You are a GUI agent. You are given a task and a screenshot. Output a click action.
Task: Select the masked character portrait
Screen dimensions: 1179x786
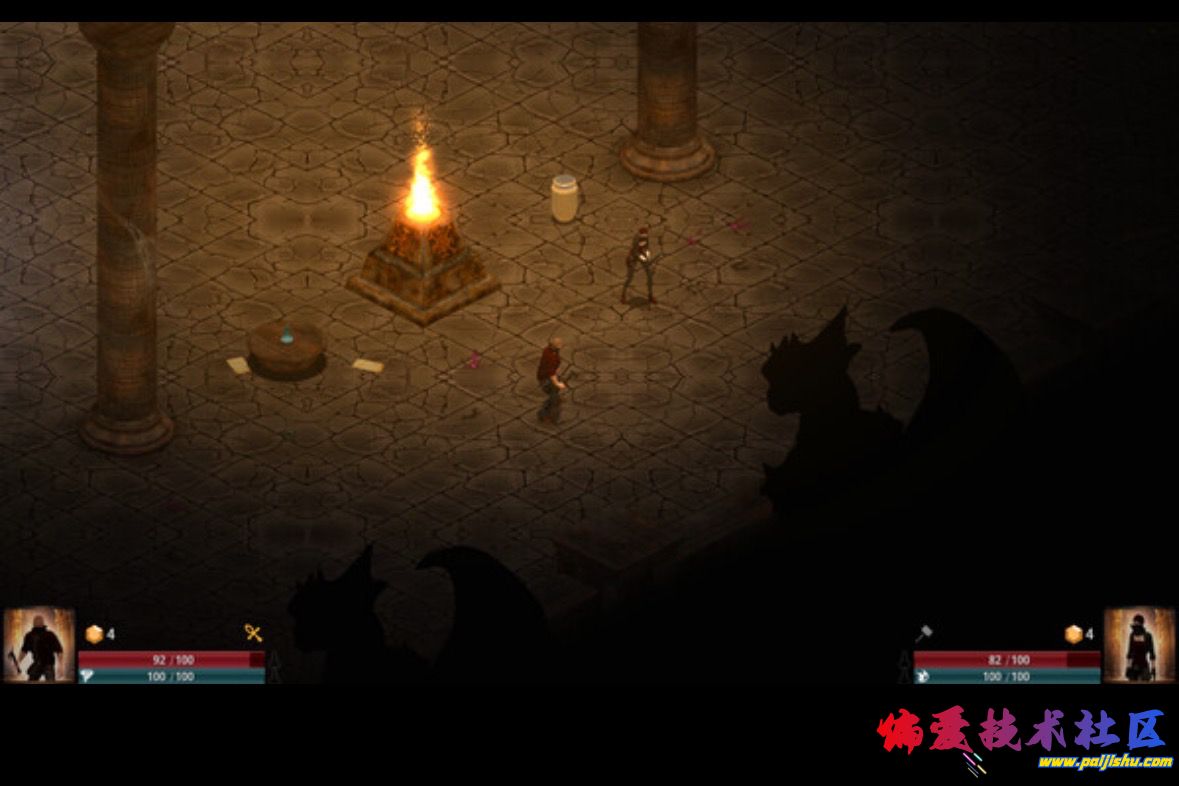[1139, 646]
